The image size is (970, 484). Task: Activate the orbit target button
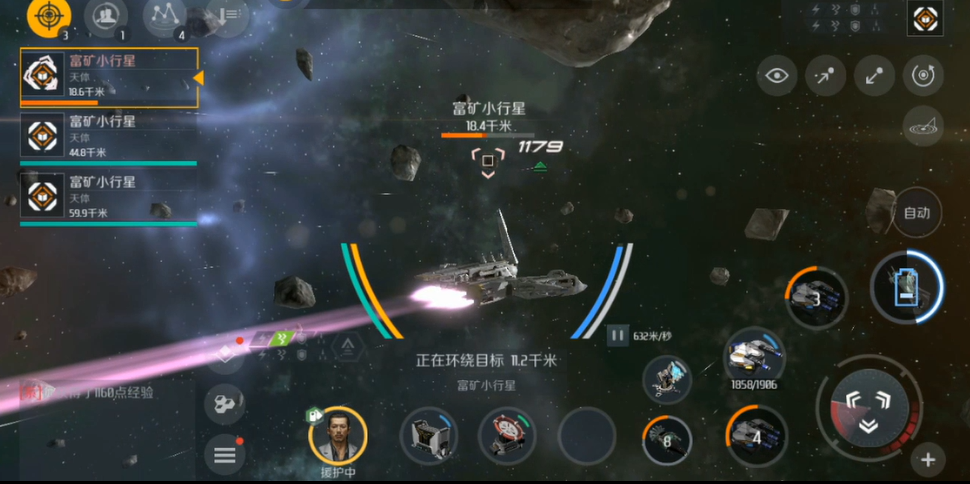(x=922, y=75)
